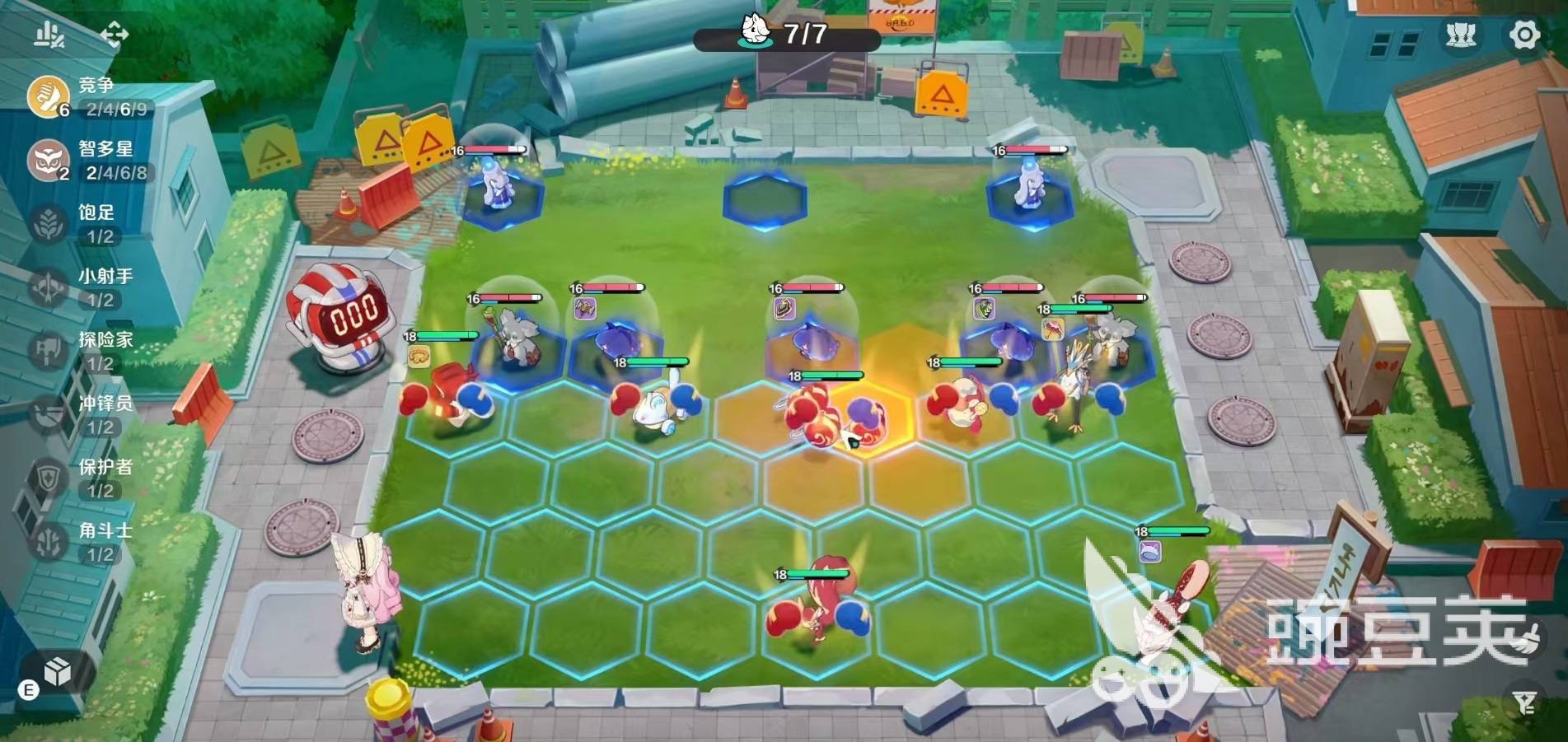Click the four-arrow move icon
This screenshot has height=742, width=1568.
point(114,34)
